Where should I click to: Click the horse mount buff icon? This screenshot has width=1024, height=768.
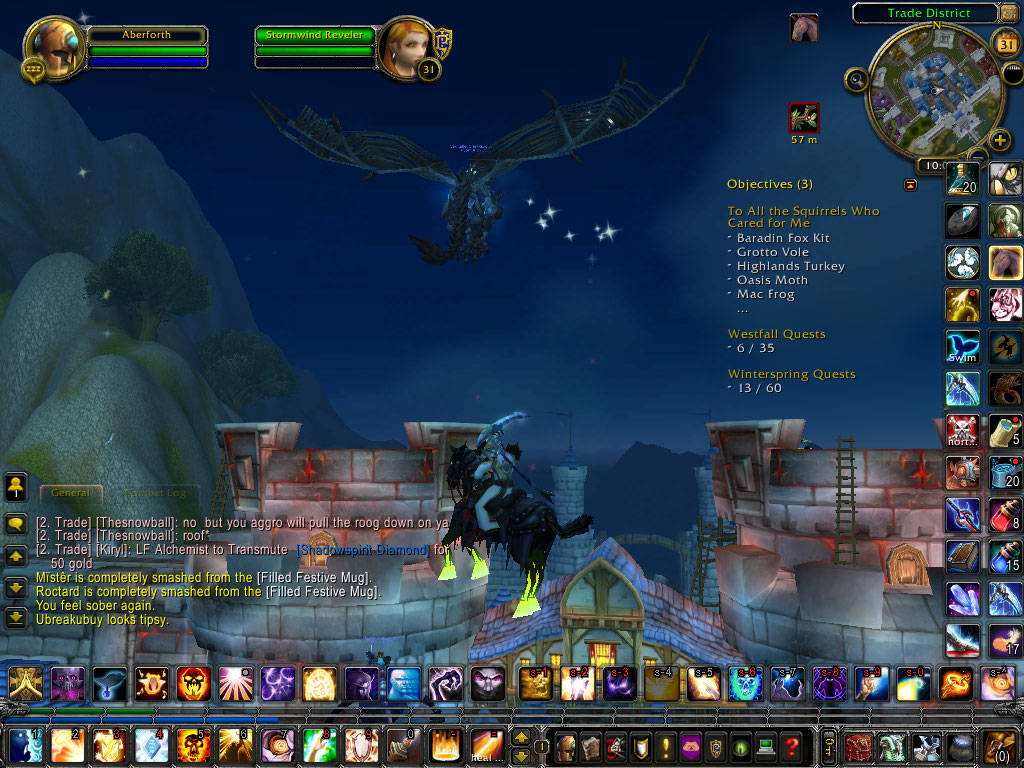[x=803, y=27]
